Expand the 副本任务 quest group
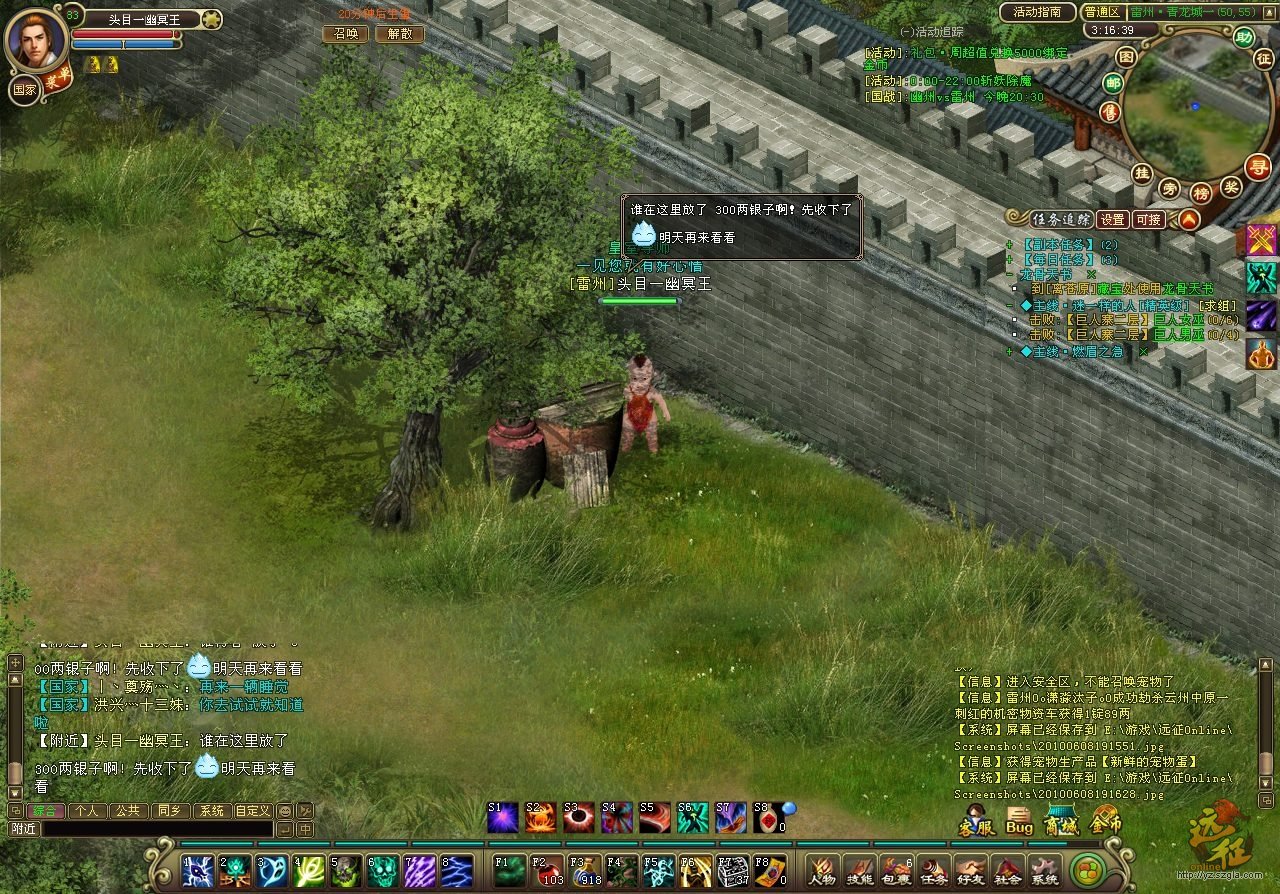Image resolution: width=1280 pixels, height=894 pixels. click(x=1010, y=244)
